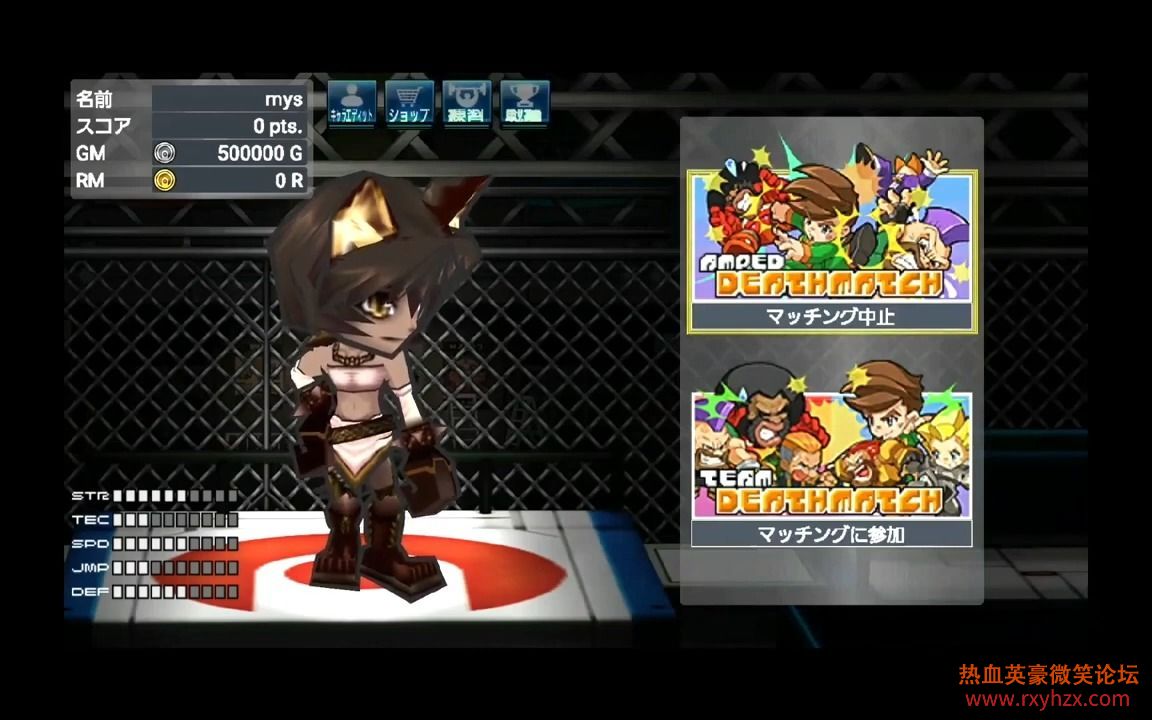Select the weightlifting training icon
This screenshot has height=720, width=1152.
466,103
